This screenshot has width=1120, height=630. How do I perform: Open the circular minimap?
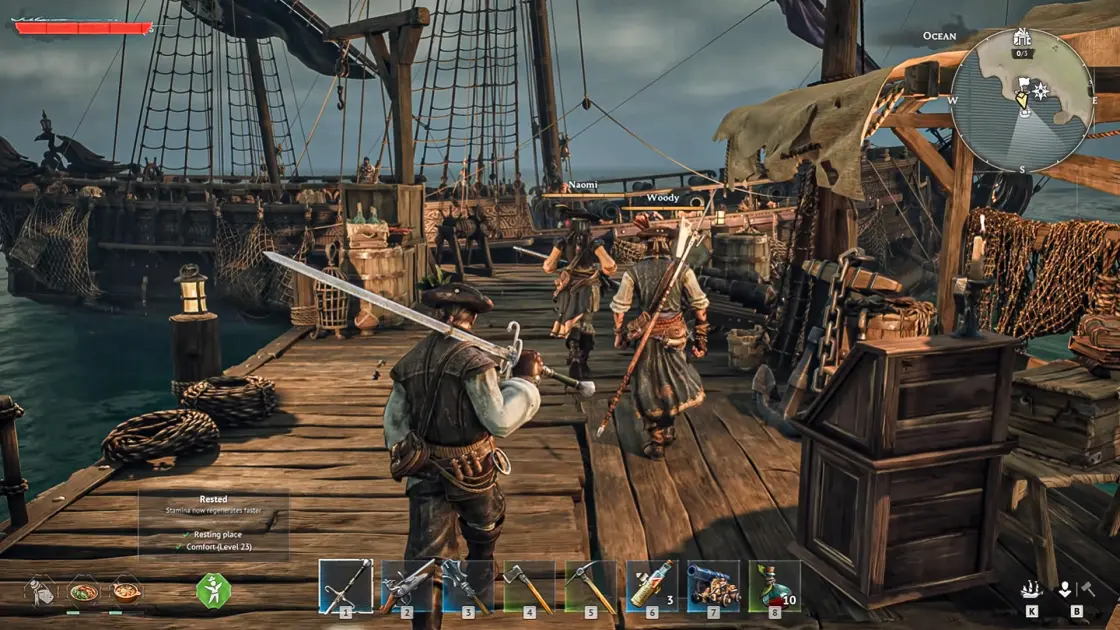[1021, 100]
